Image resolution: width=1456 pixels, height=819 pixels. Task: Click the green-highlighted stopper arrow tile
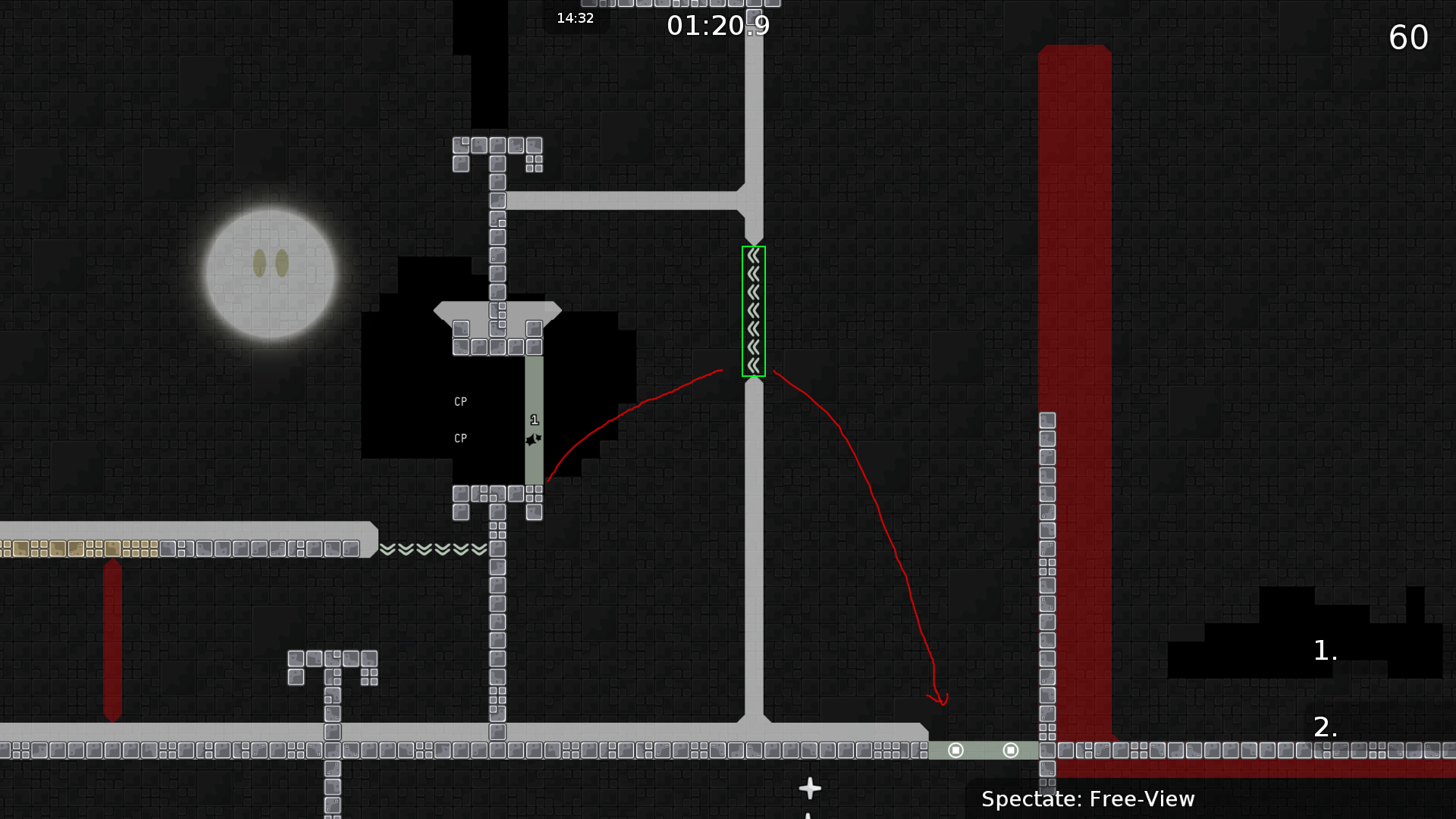coord(753,311)
